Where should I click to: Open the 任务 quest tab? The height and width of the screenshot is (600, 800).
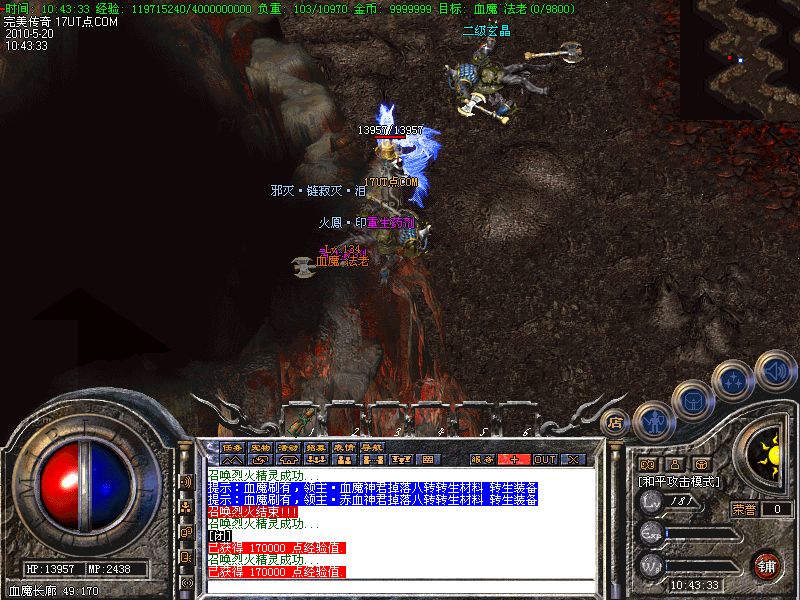pos(232,446)
